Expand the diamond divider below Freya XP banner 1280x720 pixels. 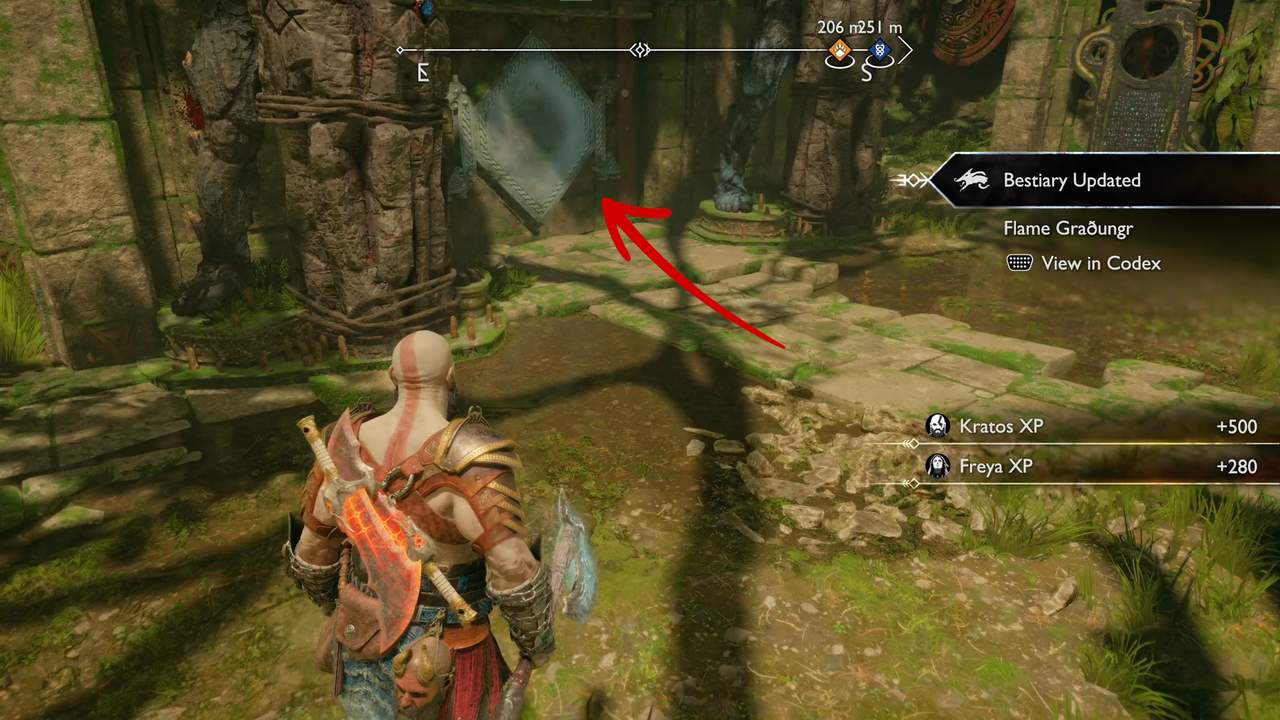[x=912, y=484]
